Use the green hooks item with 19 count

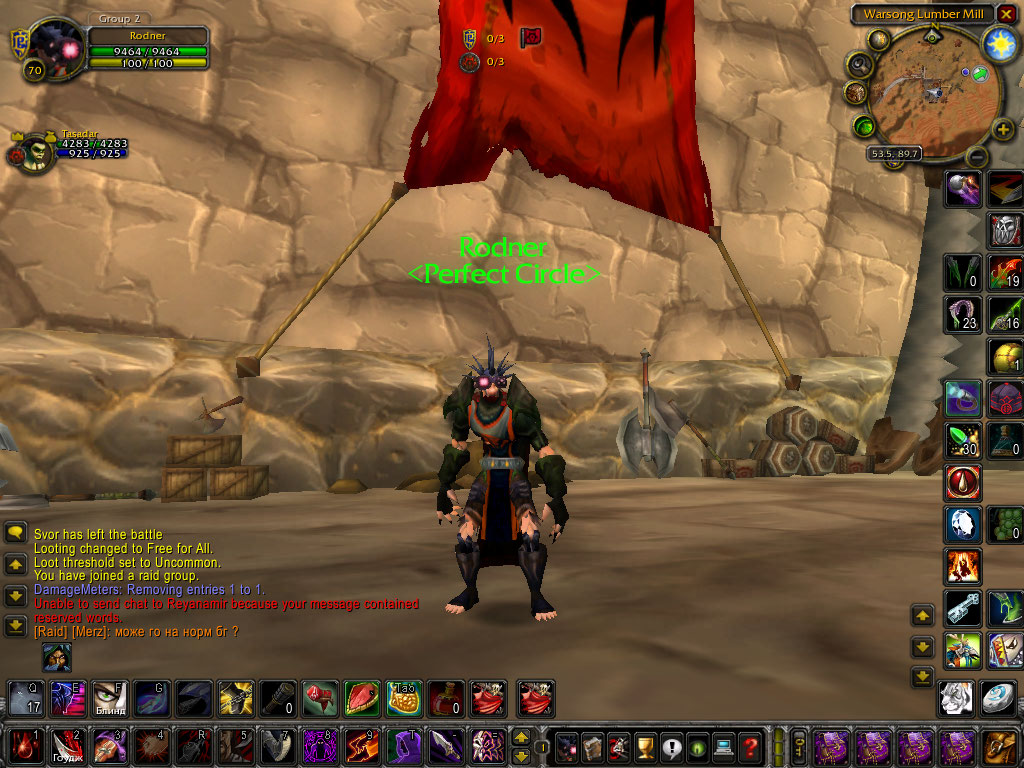[x=1004, y=273]
